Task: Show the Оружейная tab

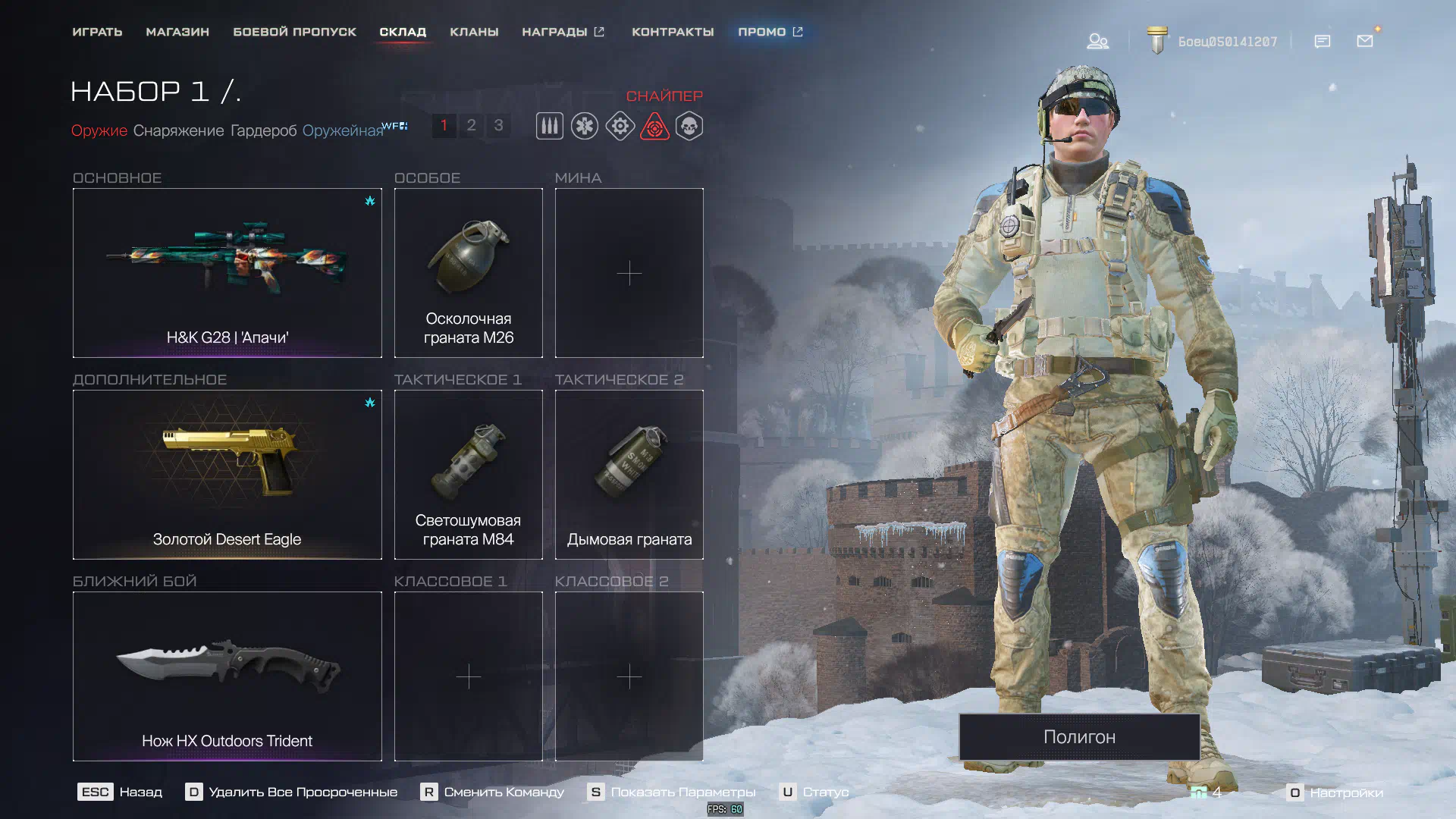Action: (343, 130)
